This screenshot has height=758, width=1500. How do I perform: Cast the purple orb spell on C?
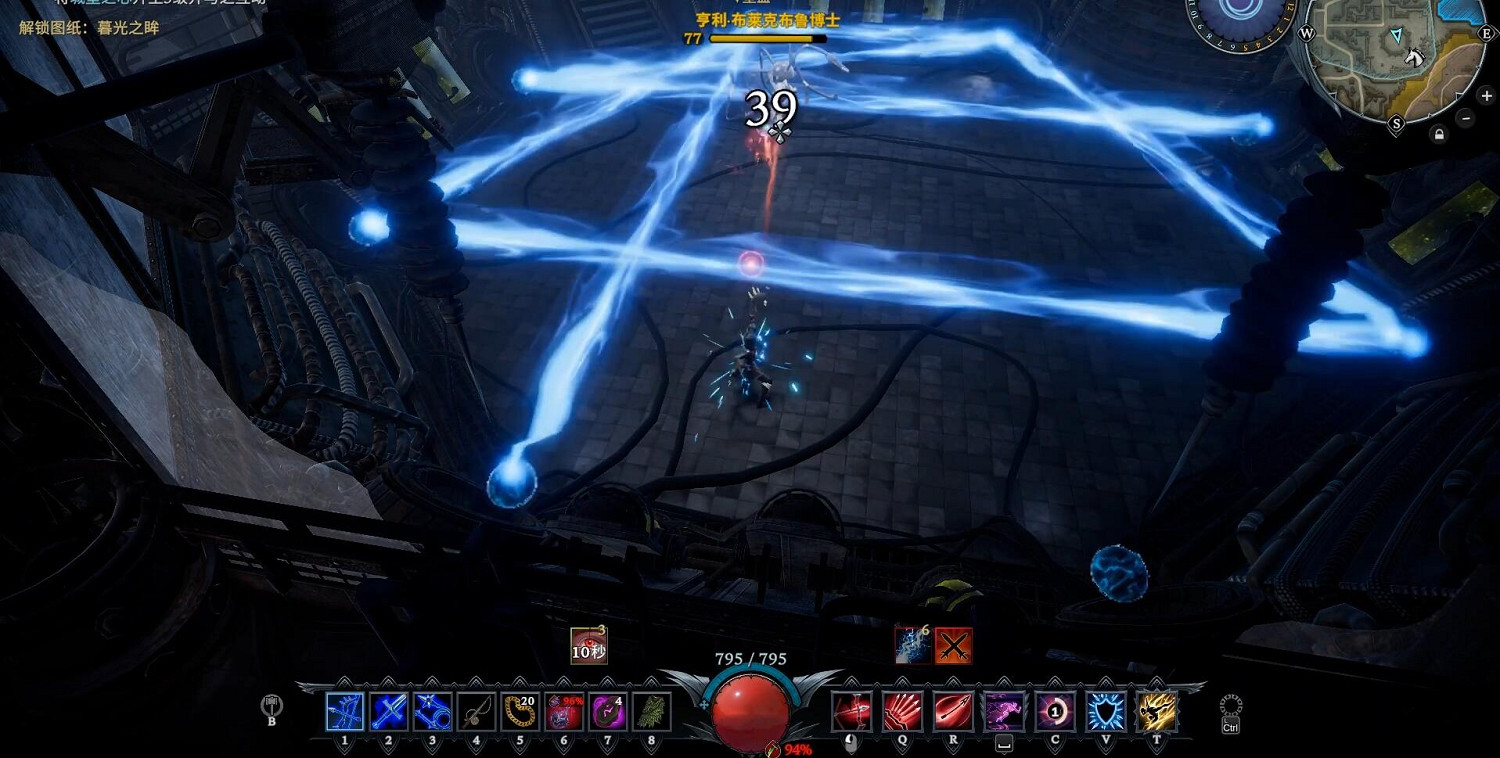coord(1055,712)
